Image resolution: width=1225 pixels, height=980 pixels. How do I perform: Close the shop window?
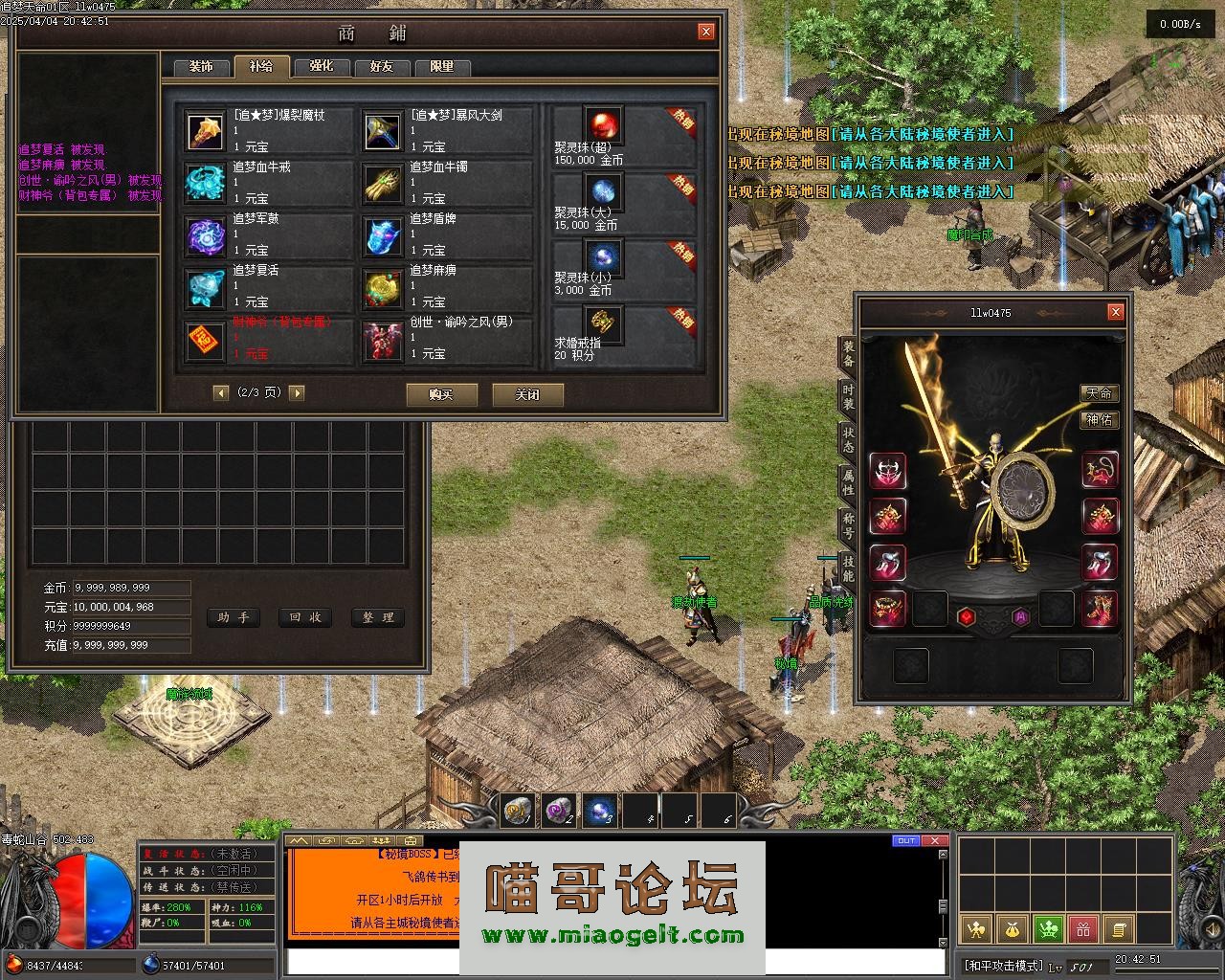[x=706, y=32]
